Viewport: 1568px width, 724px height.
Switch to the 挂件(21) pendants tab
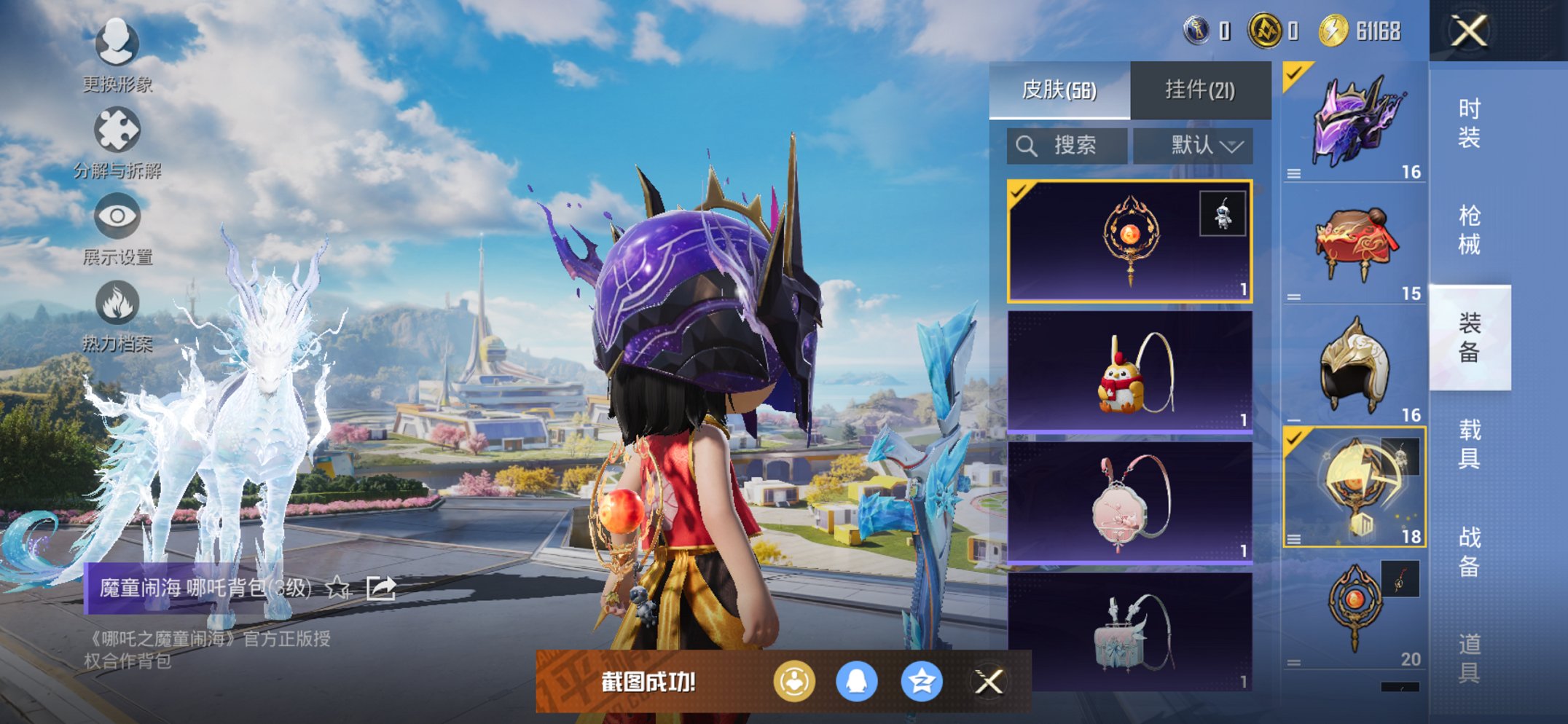pos(1200,90)
